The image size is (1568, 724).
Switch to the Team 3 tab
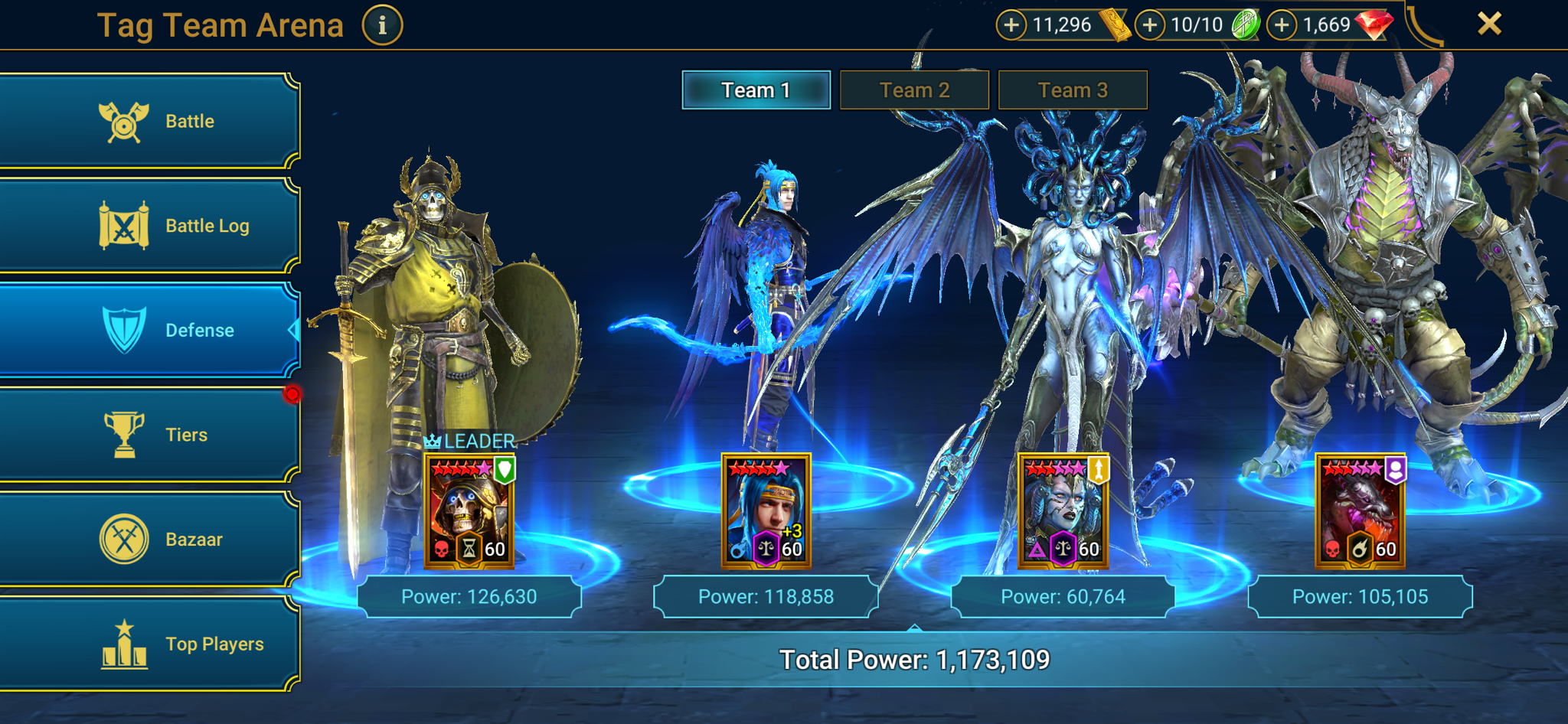click(1073, 90)
